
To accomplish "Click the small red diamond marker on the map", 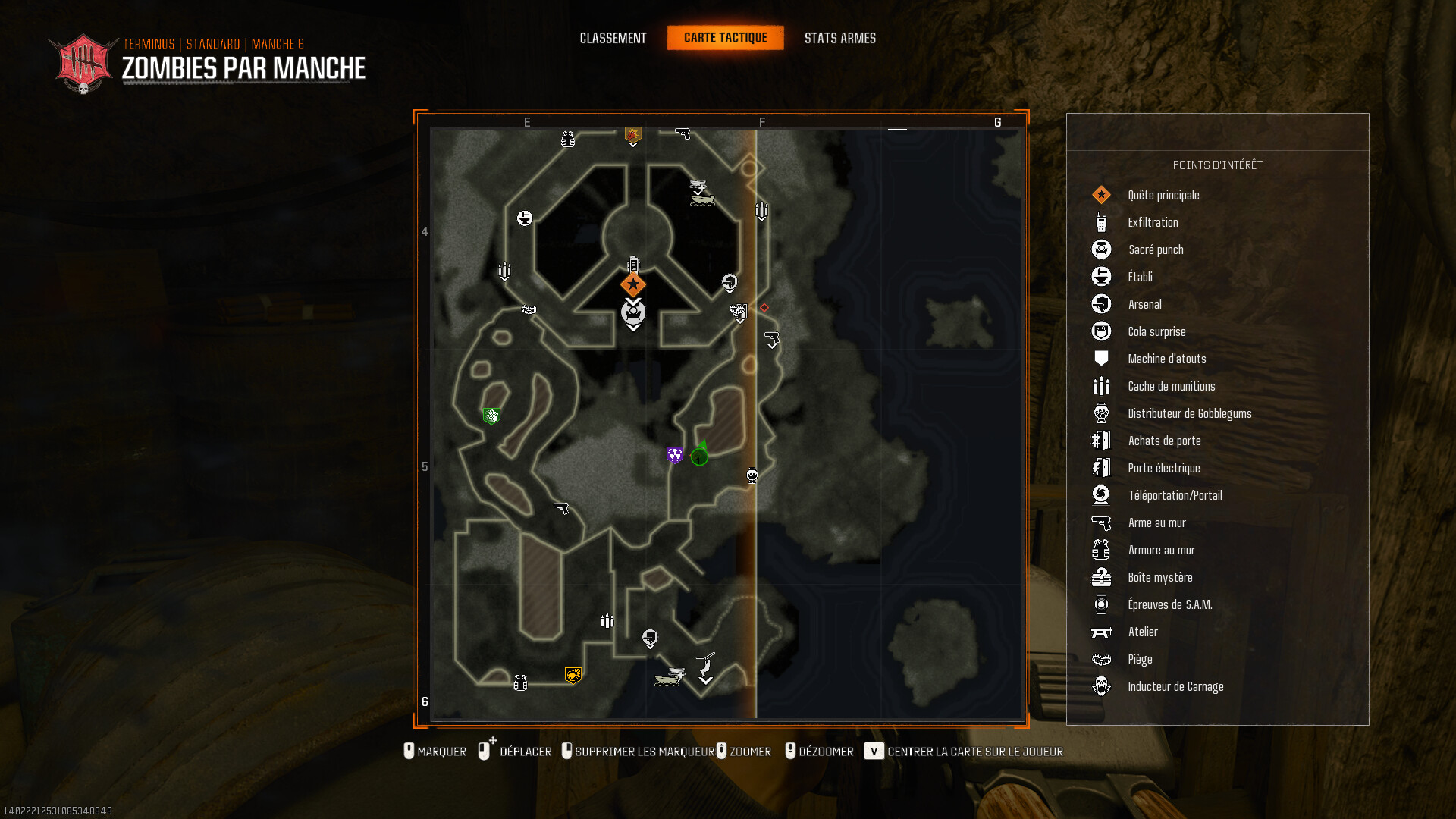I will click(x=764, y=307).
